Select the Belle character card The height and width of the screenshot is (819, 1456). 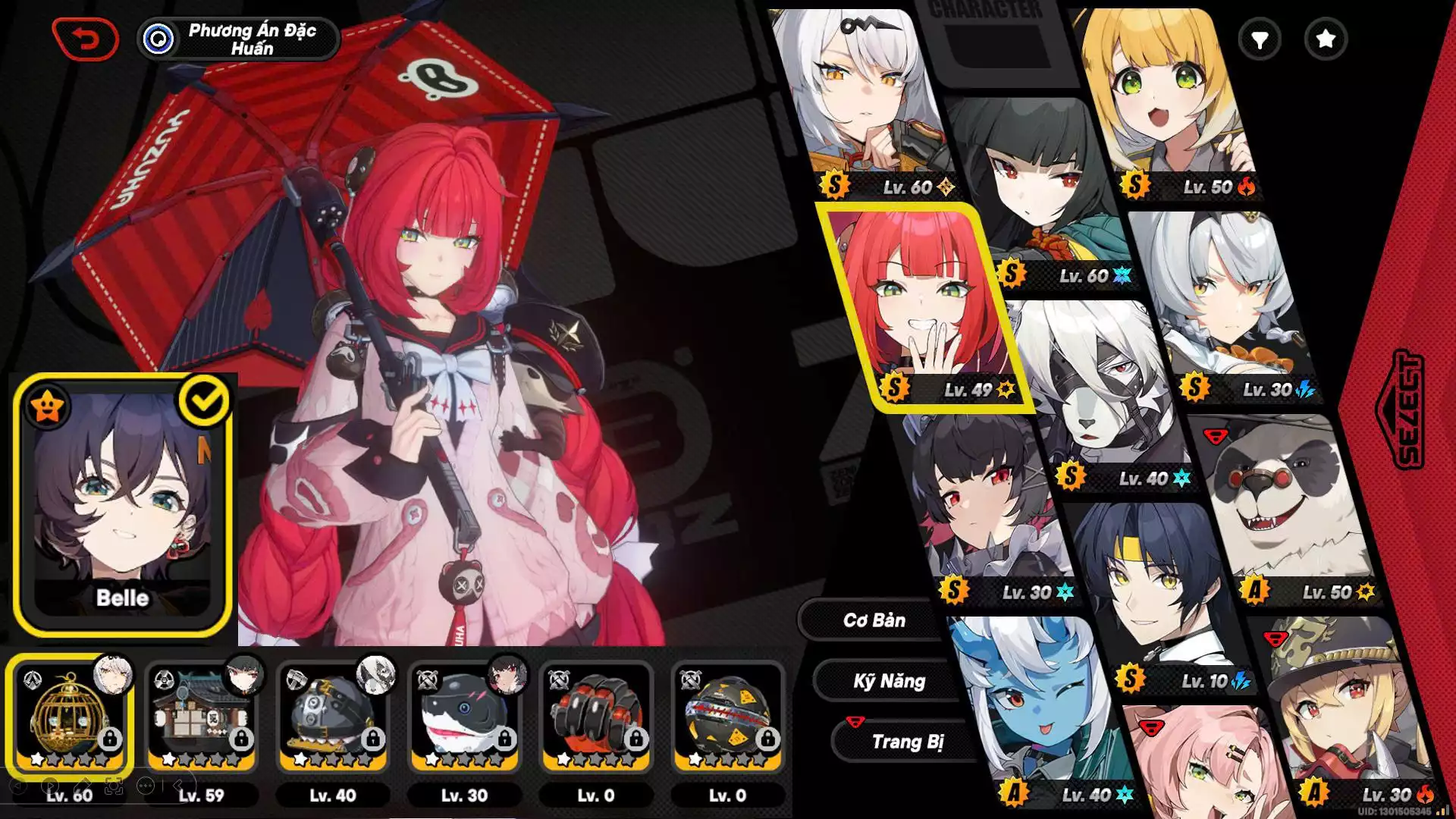pyautogui.click(x=122, y=504)
